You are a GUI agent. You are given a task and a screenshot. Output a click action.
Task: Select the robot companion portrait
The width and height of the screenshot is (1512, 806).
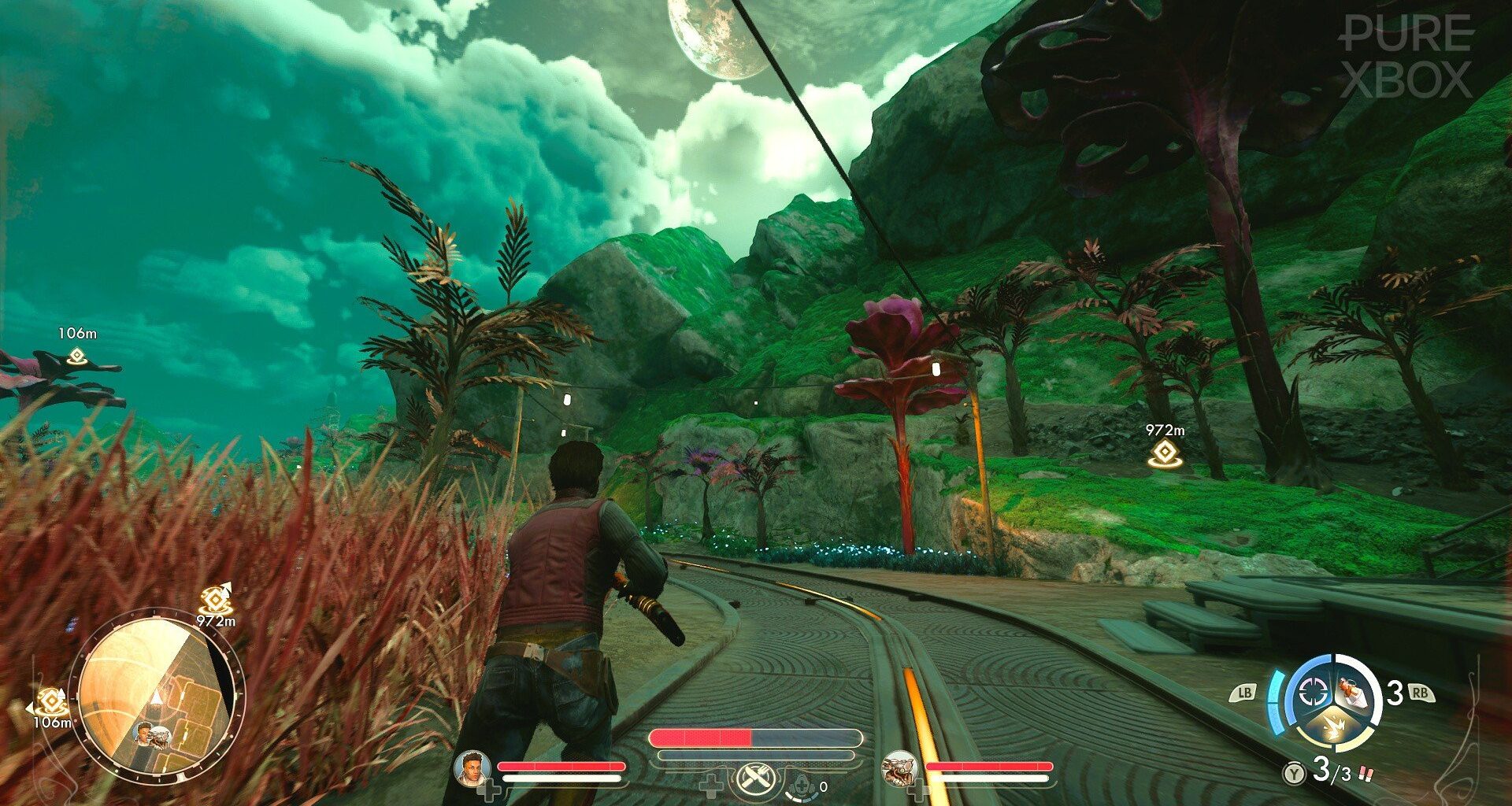point(899,769)
